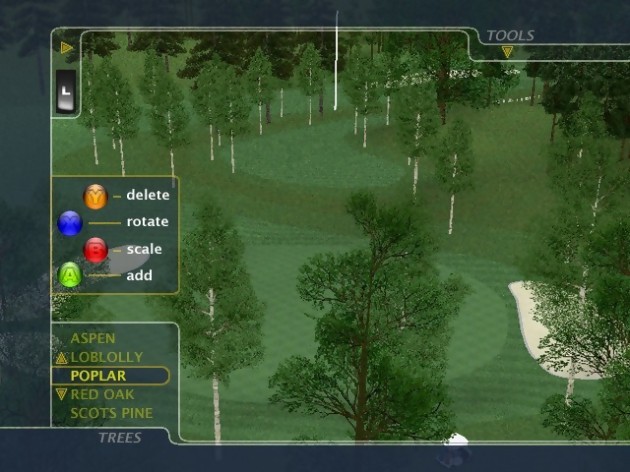Click the tree list's down arrow
Viewport: 630px width, 472px height.
coord(61,394)
